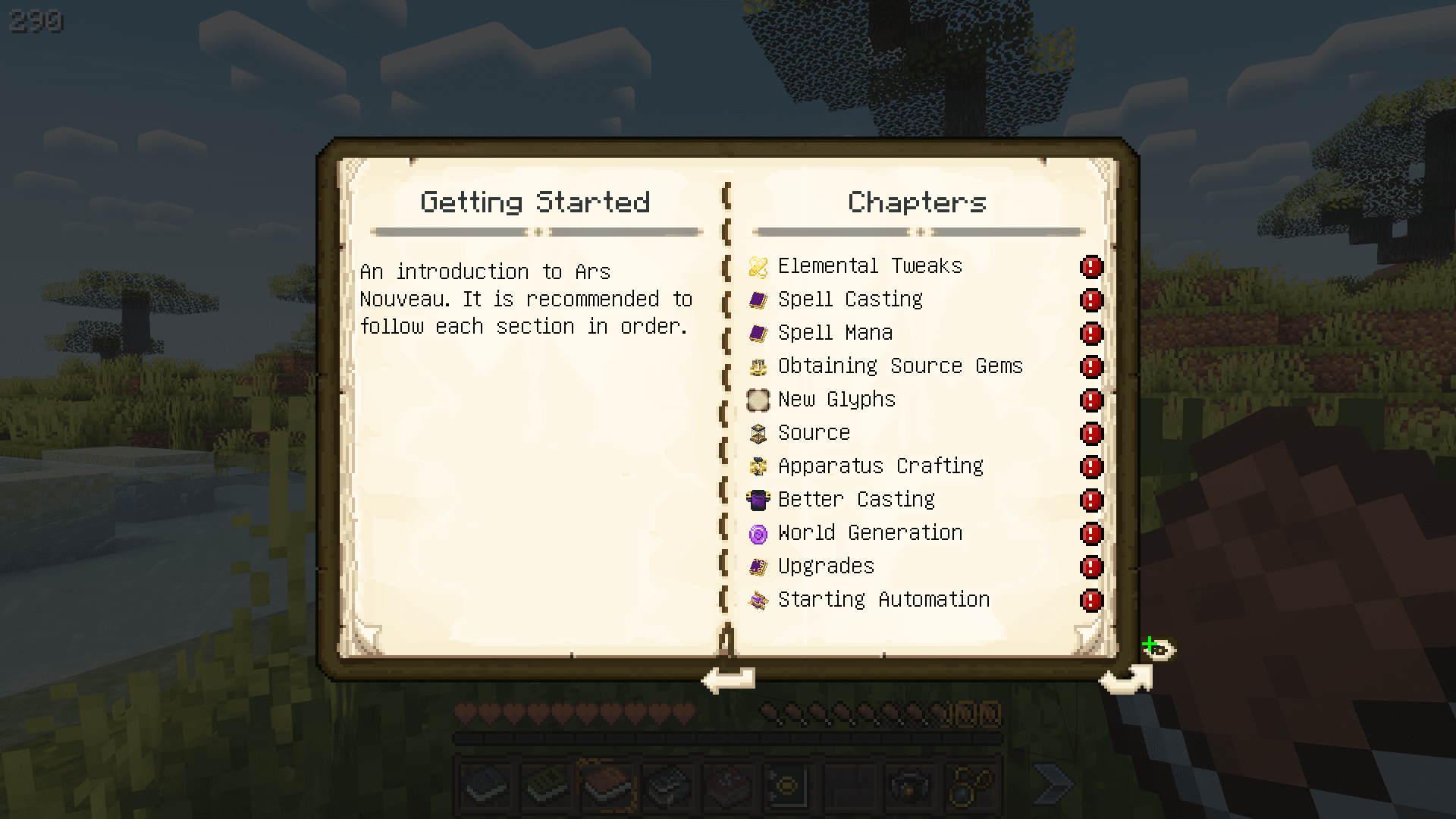Open the Upgrades chapter entry
Screen dimensions: 1456x819
click(x=825, y=566)
